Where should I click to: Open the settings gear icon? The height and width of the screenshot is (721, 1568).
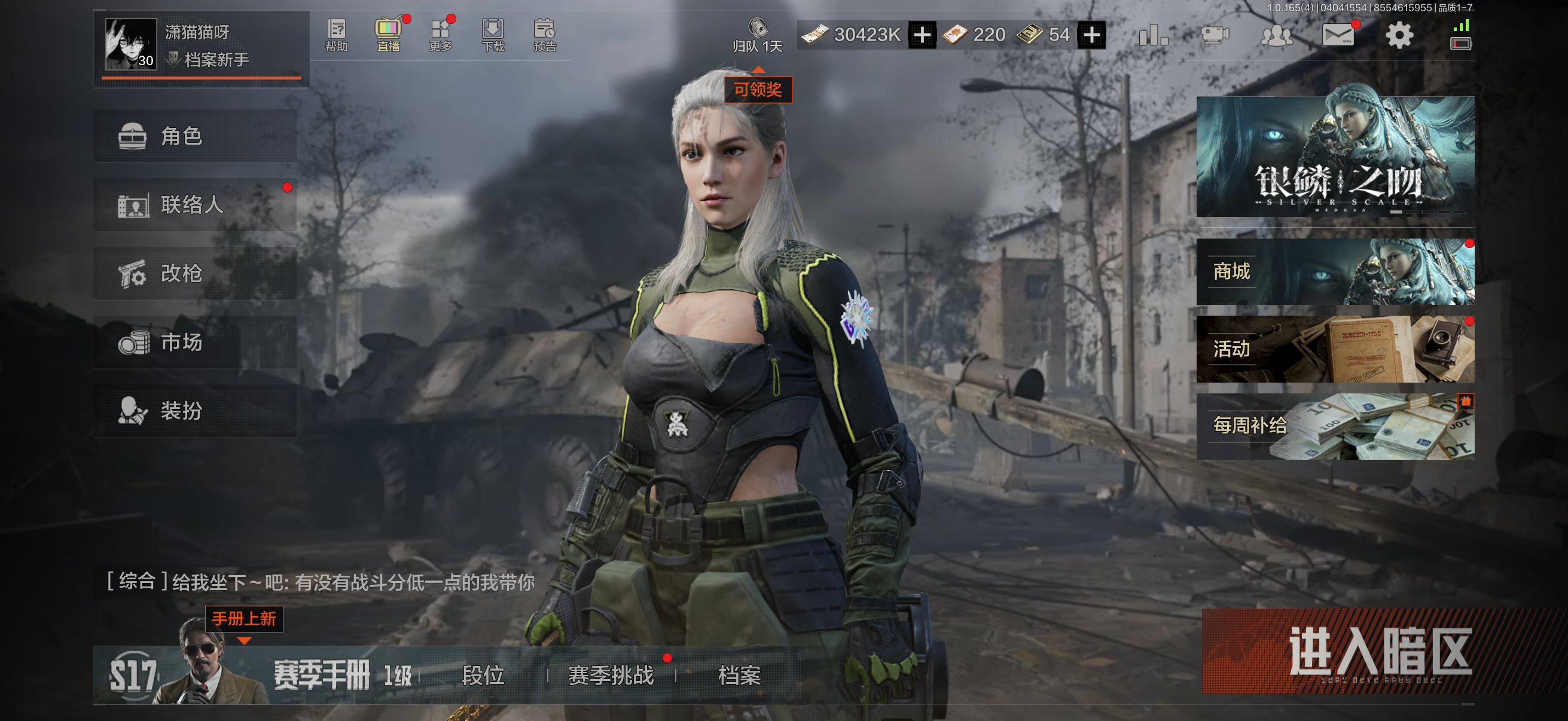coord(1399,35)
